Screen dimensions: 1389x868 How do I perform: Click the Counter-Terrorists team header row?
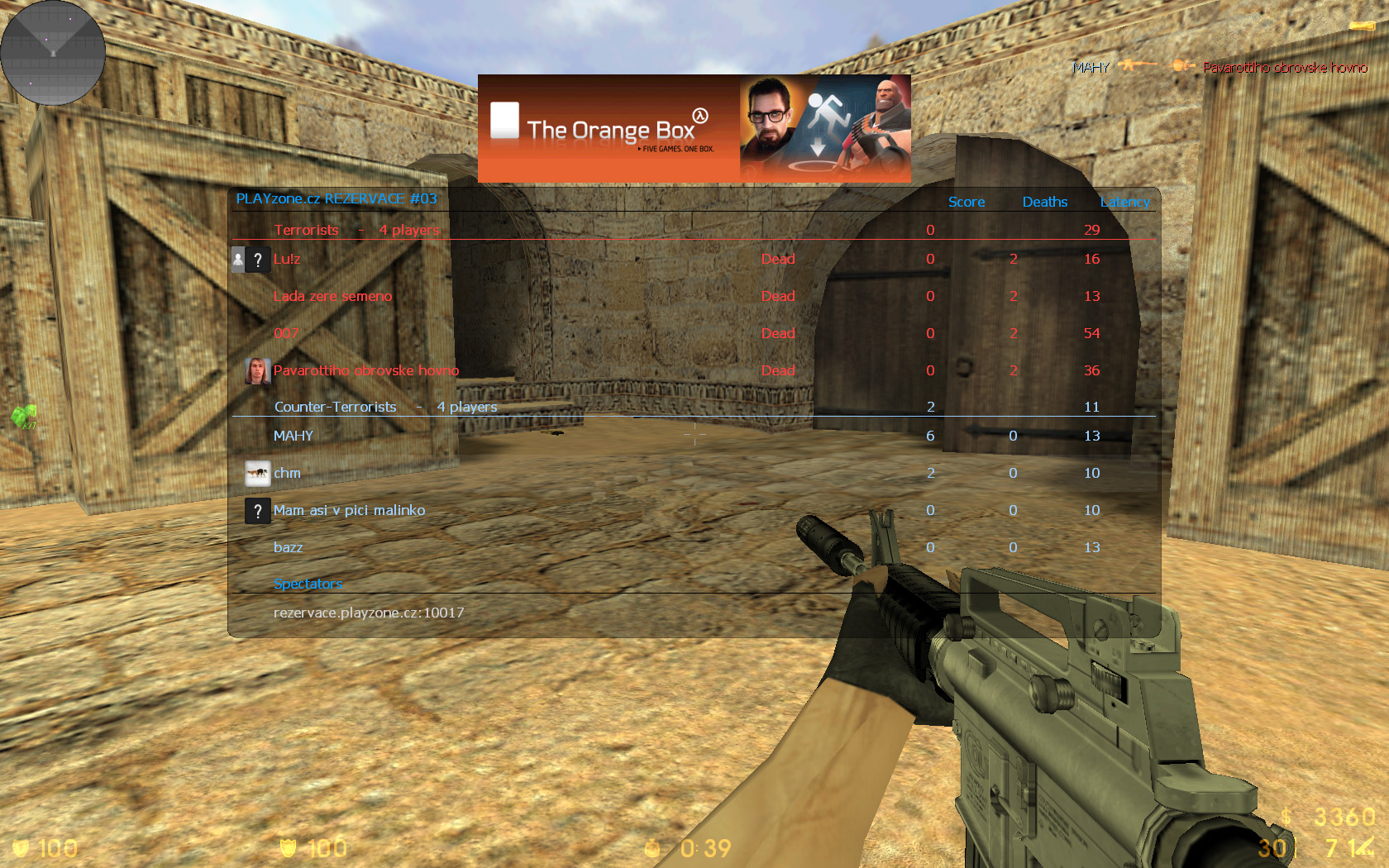tap(385, 407)
